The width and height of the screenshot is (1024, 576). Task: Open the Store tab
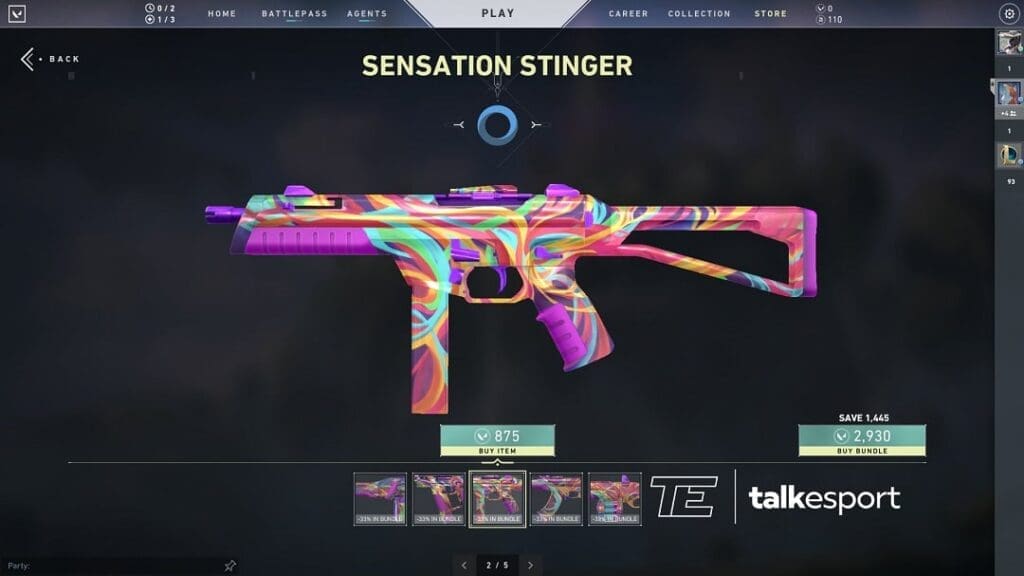pos(770,14)
